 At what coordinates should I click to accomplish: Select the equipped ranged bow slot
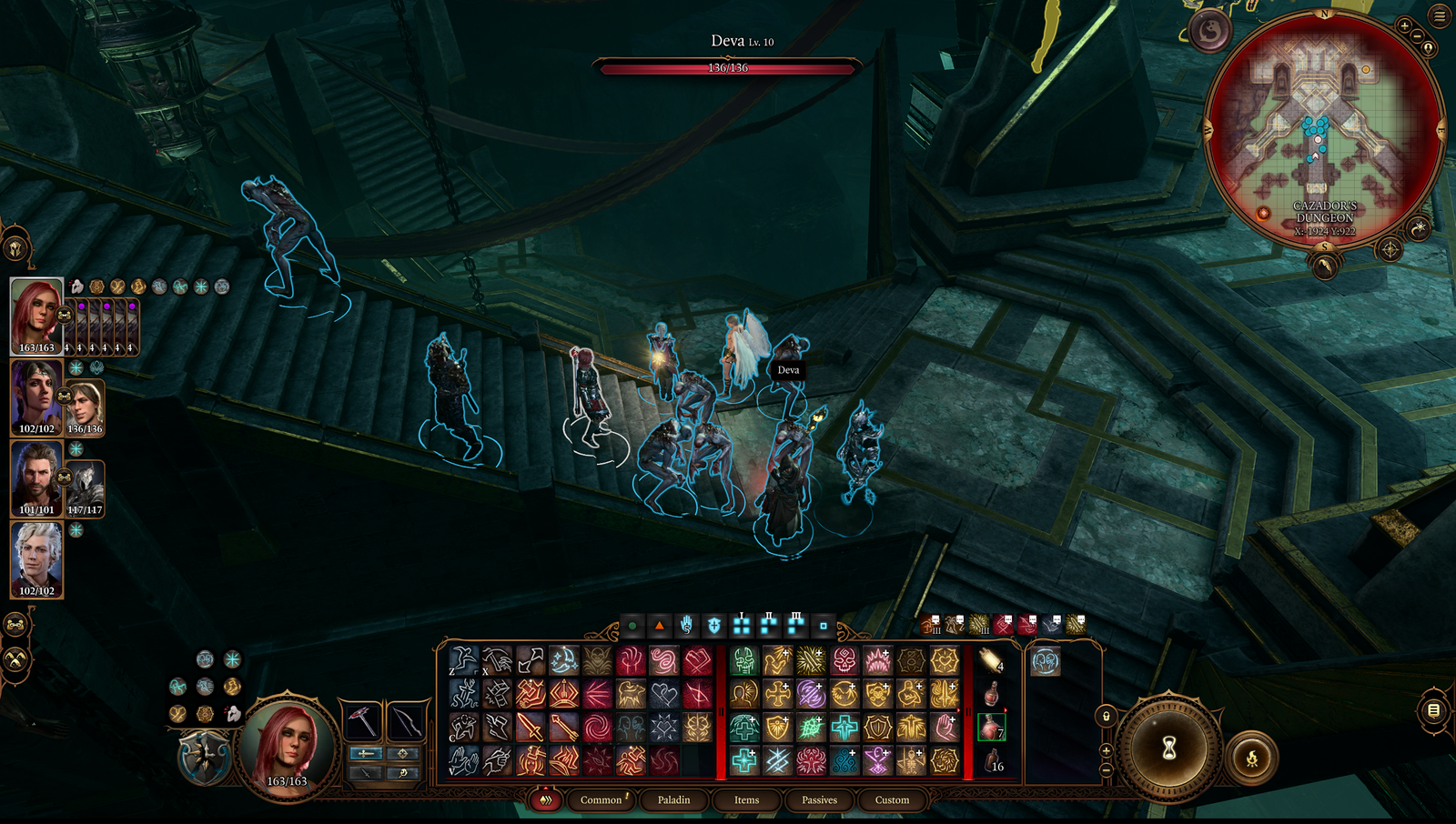click(406, 721)
